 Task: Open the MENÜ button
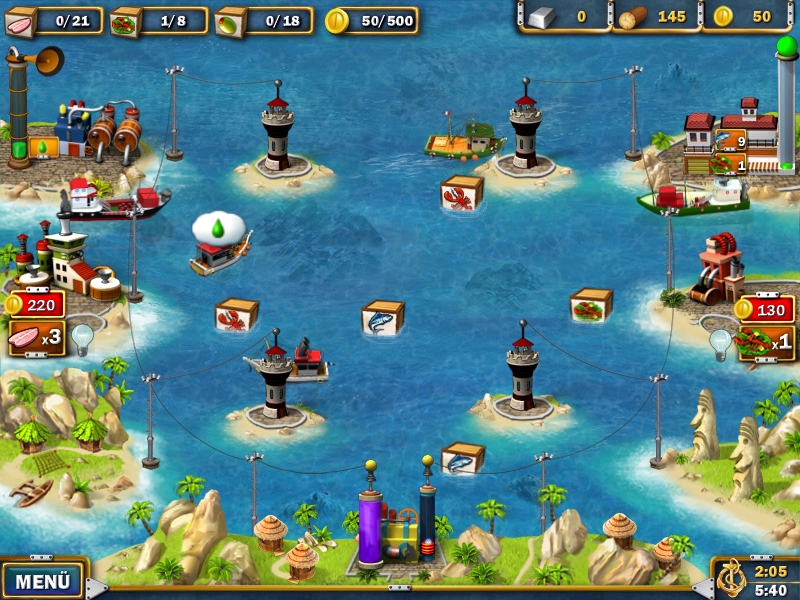tap(42, 580)
